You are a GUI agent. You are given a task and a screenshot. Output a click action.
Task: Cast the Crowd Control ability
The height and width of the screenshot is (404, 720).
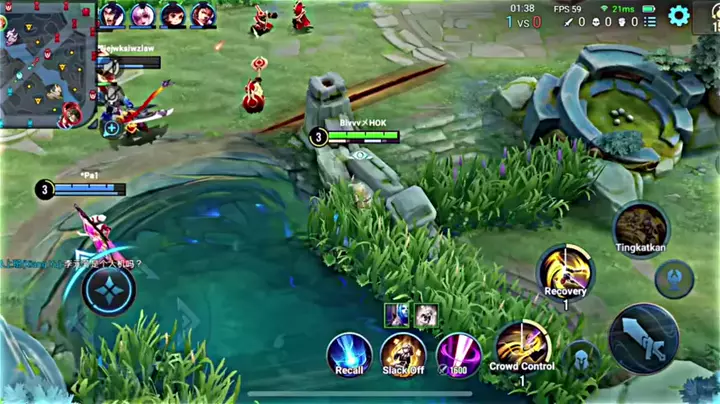click(521, 347)
